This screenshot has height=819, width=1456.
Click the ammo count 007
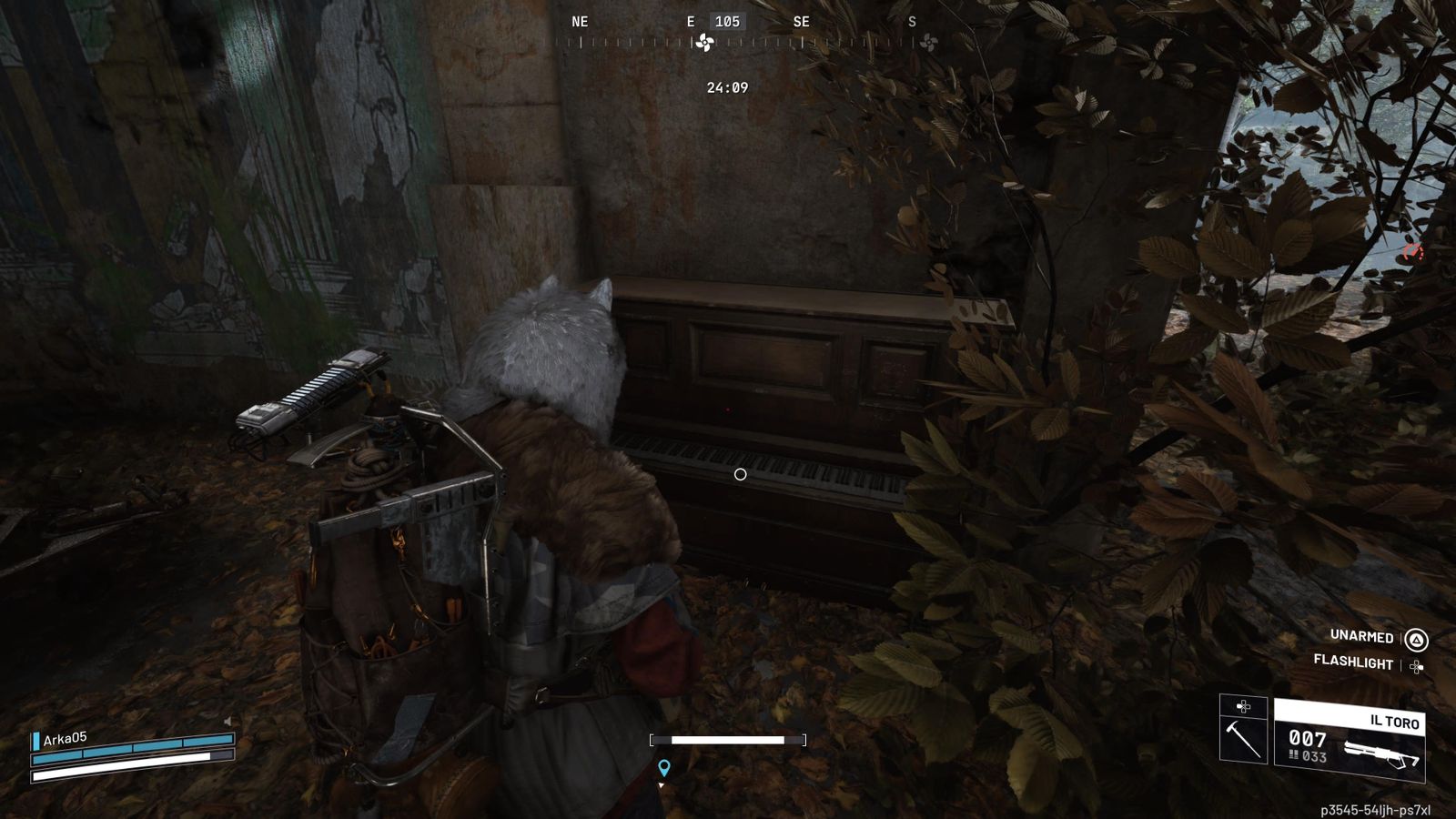pos(1309,740)
